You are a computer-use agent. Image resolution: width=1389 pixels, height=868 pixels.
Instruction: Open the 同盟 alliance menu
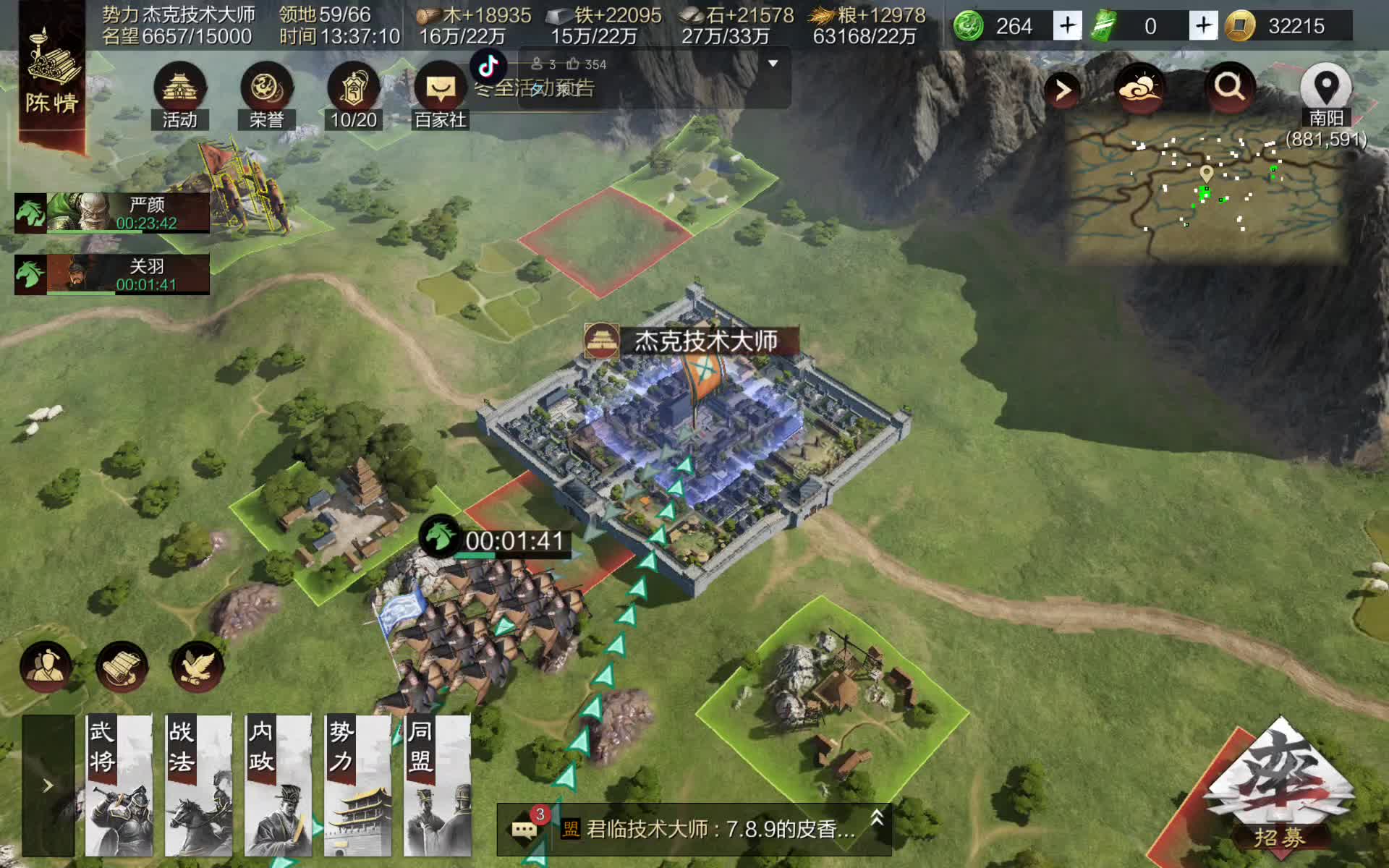pyautogui.click(x=437, y=786)
